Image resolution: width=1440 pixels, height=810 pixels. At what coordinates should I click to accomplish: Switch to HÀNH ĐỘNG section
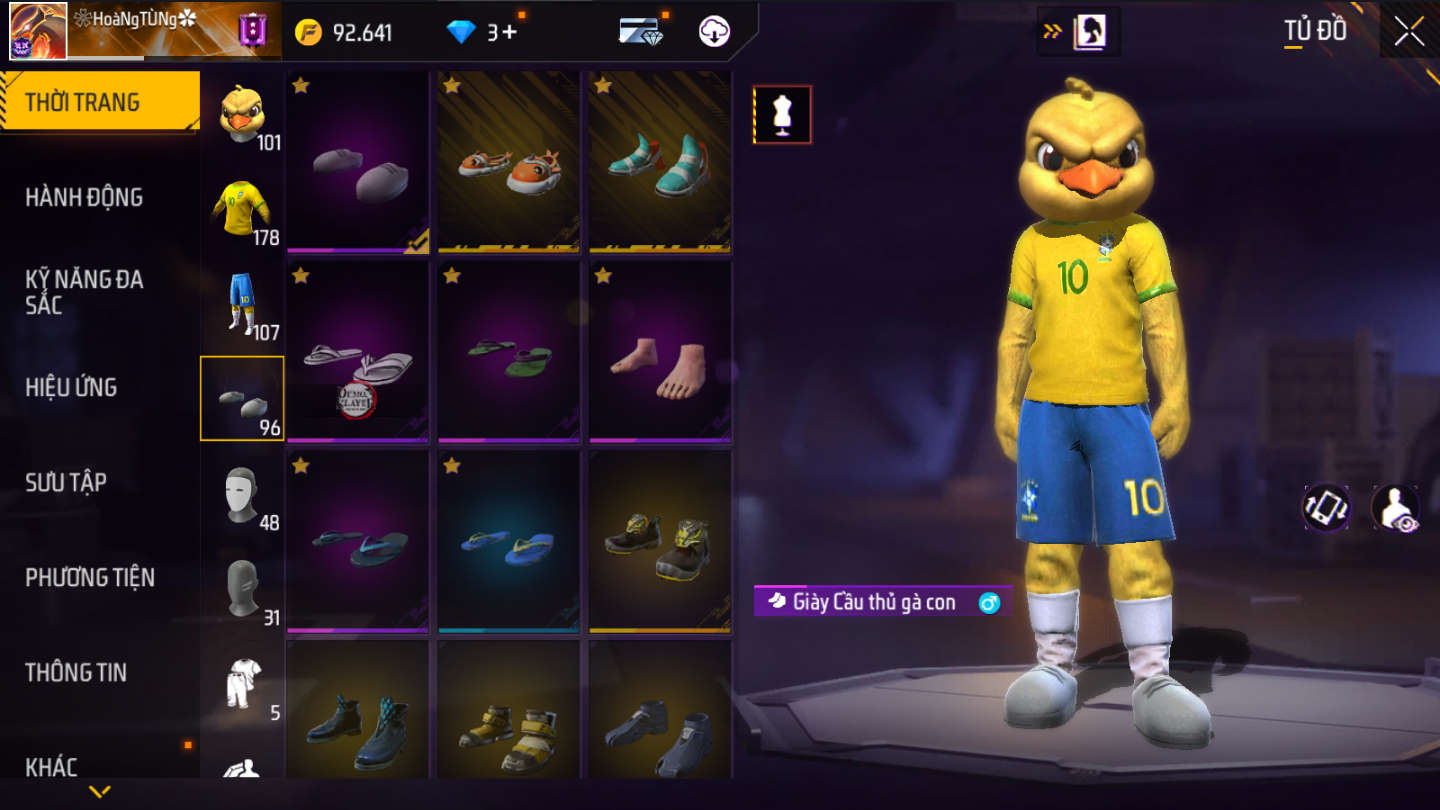[x=84, y=197]
